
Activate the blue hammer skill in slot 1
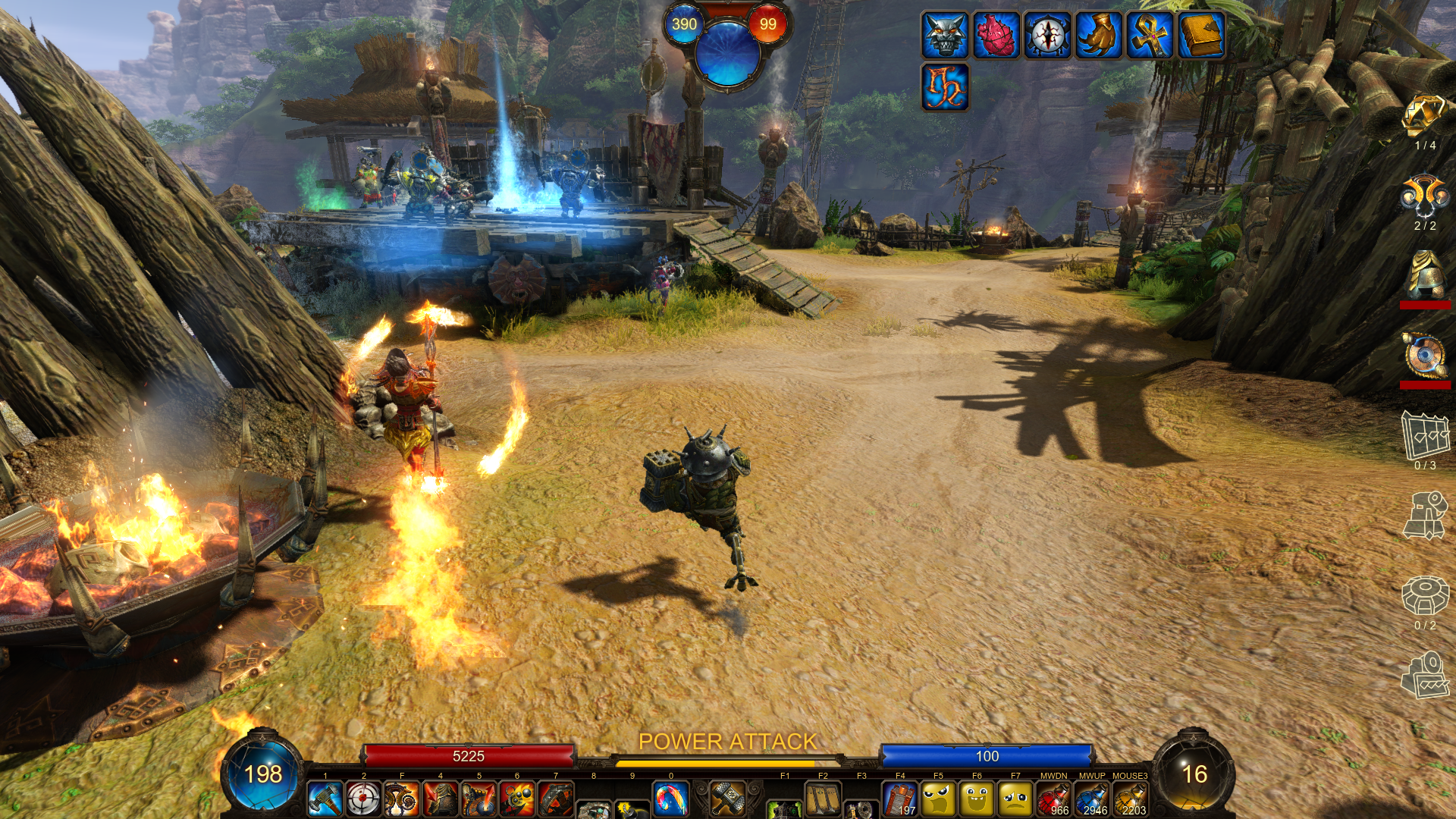pyautogui.click(x=325, y=799)
